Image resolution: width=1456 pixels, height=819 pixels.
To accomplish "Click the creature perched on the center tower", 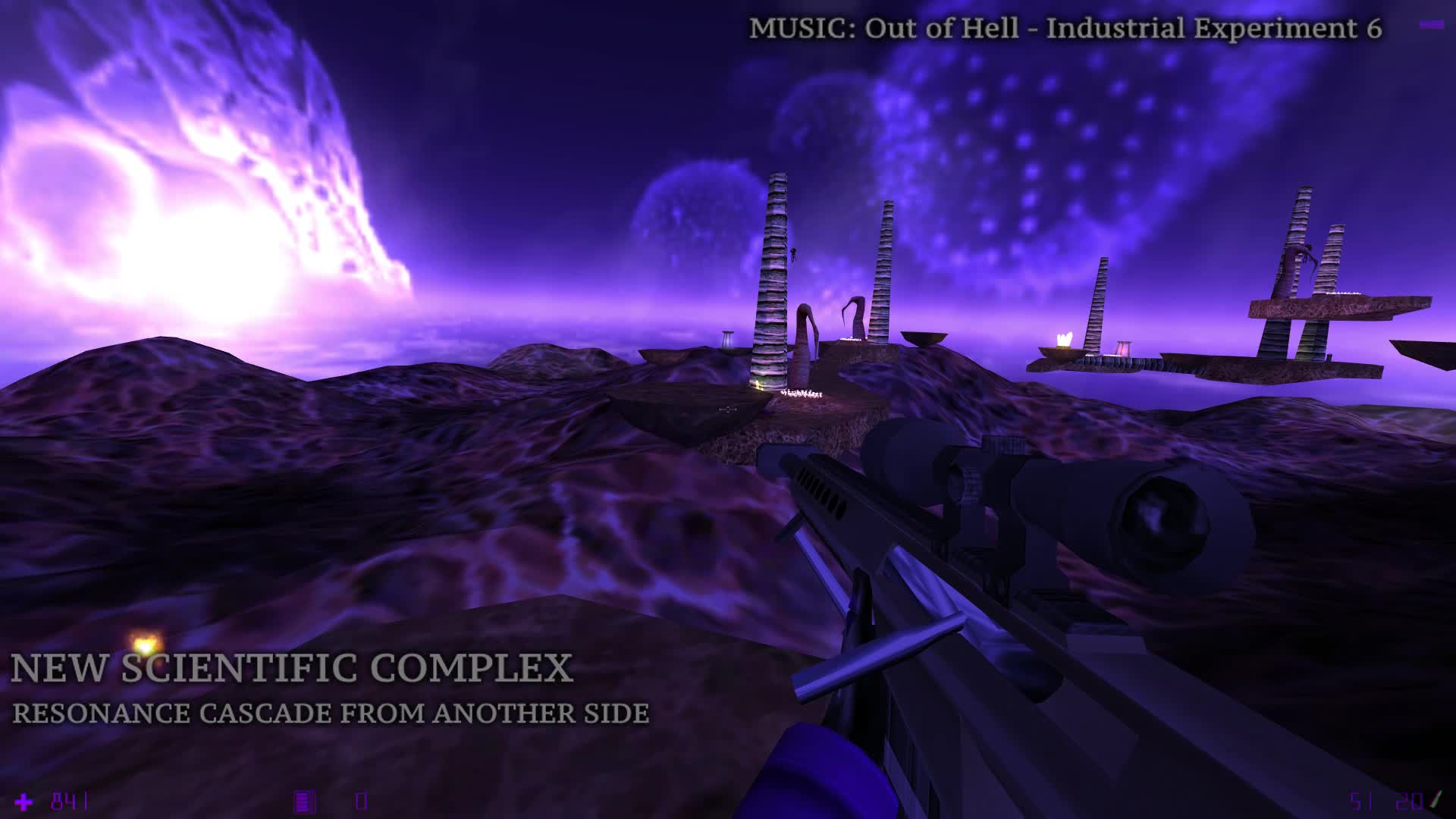I will [x=794, y=254].
